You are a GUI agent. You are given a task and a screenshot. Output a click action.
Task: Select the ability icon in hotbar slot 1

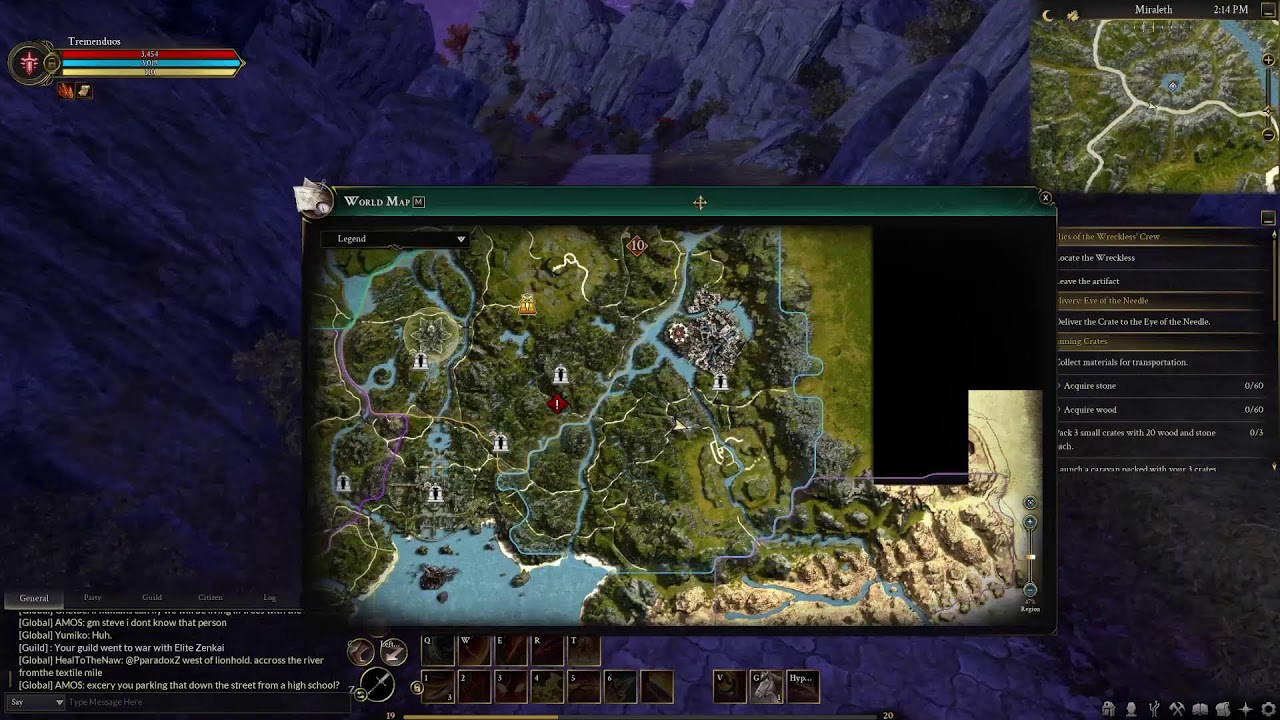438,688
